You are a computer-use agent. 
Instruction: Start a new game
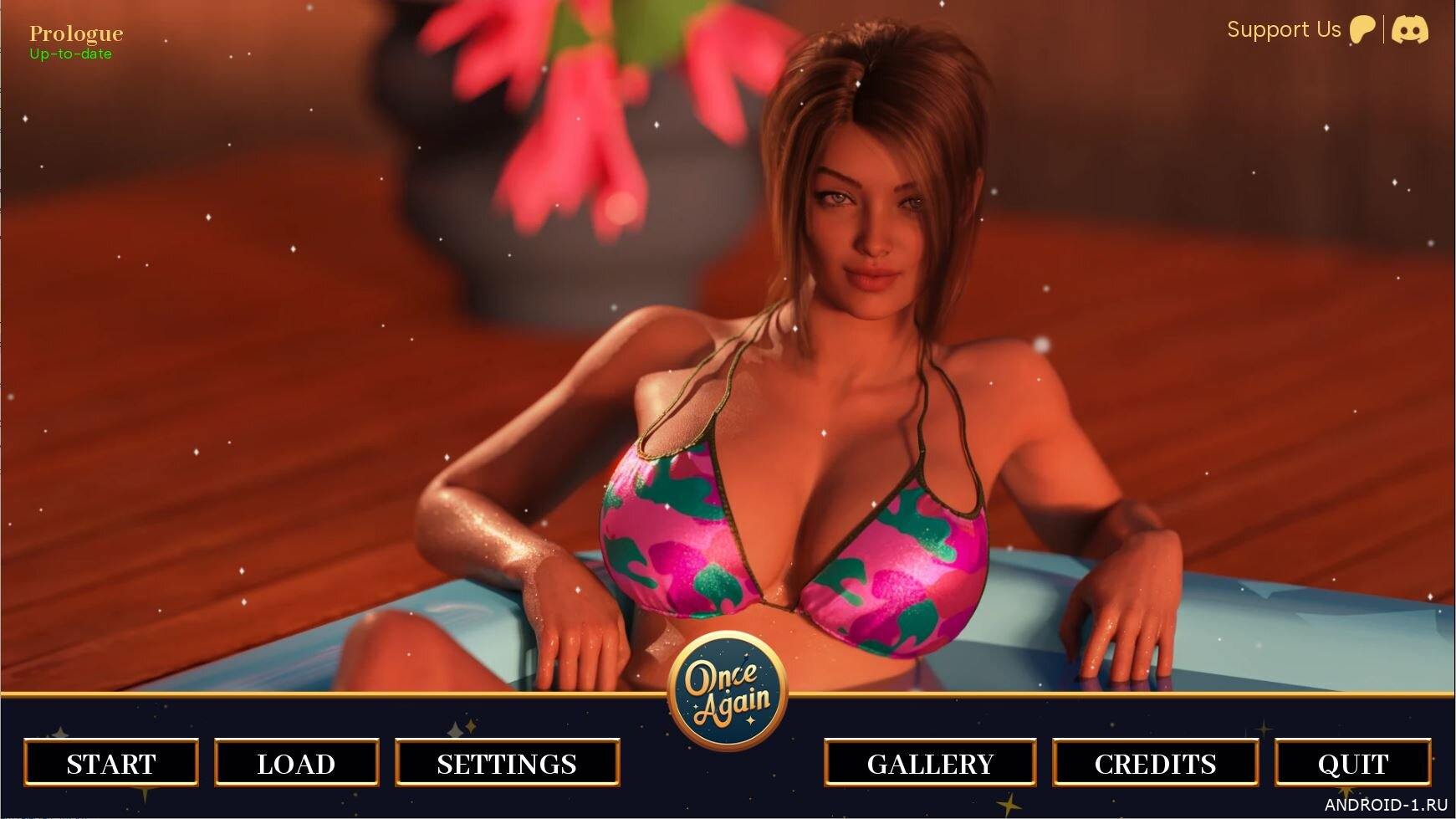click(x=111, y=763)
